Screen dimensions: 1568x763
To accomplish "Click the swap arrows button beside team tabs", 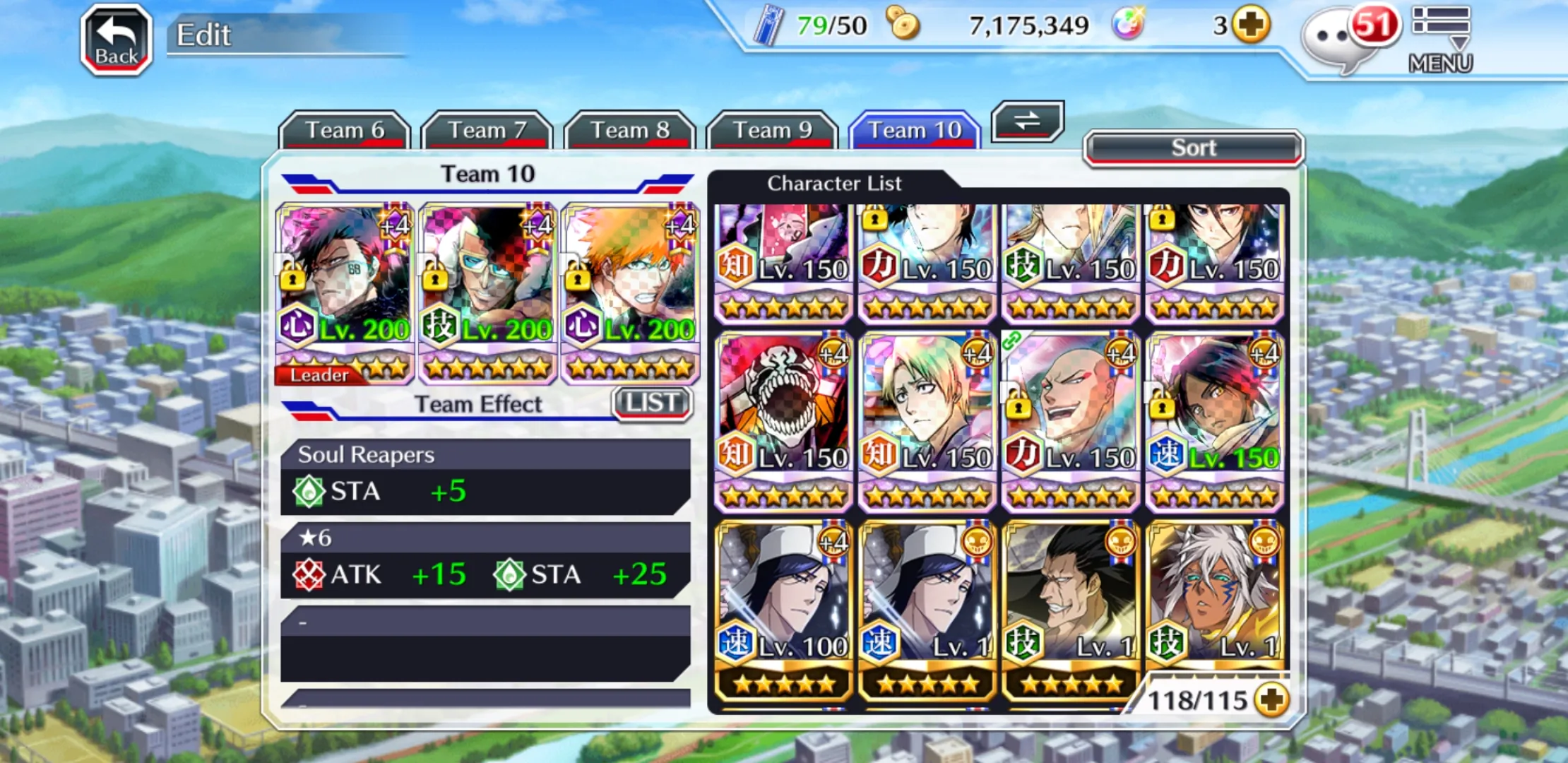I will point(1027,121).
